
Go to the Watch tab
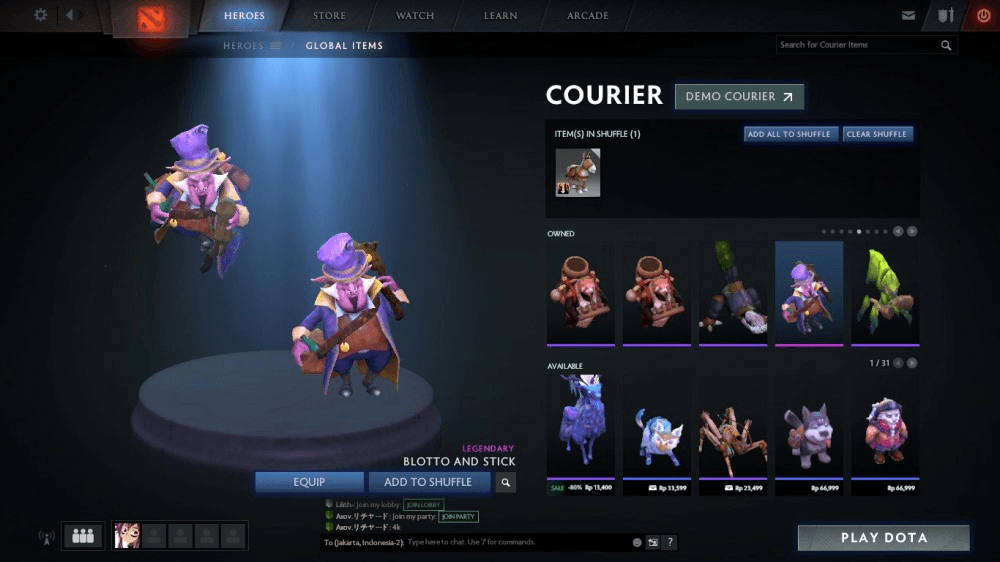click(415, 16)
